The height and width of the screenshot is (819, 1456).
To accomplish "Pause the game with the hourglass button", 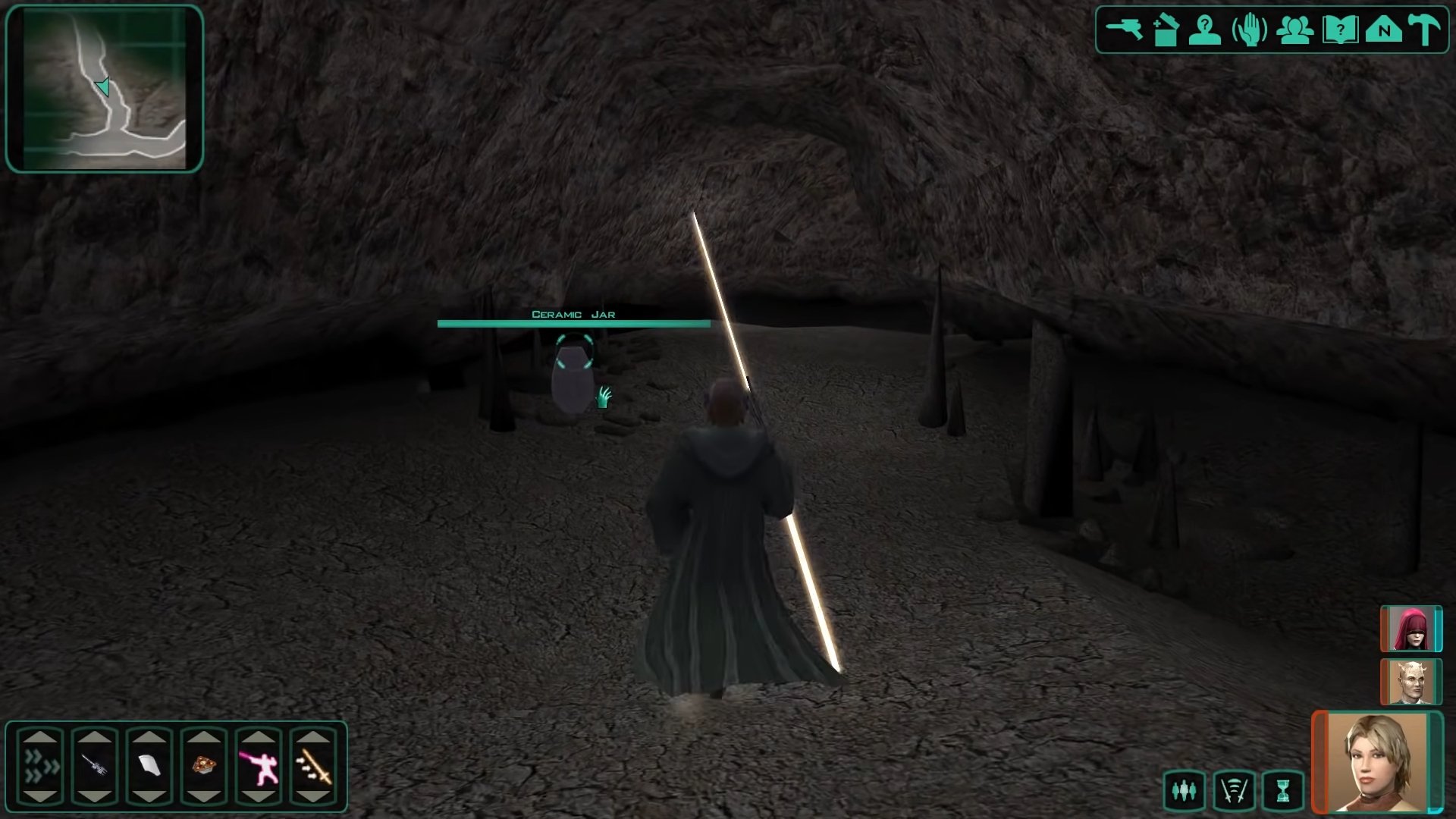I will pyautogui.click(x=1282, y=791).
